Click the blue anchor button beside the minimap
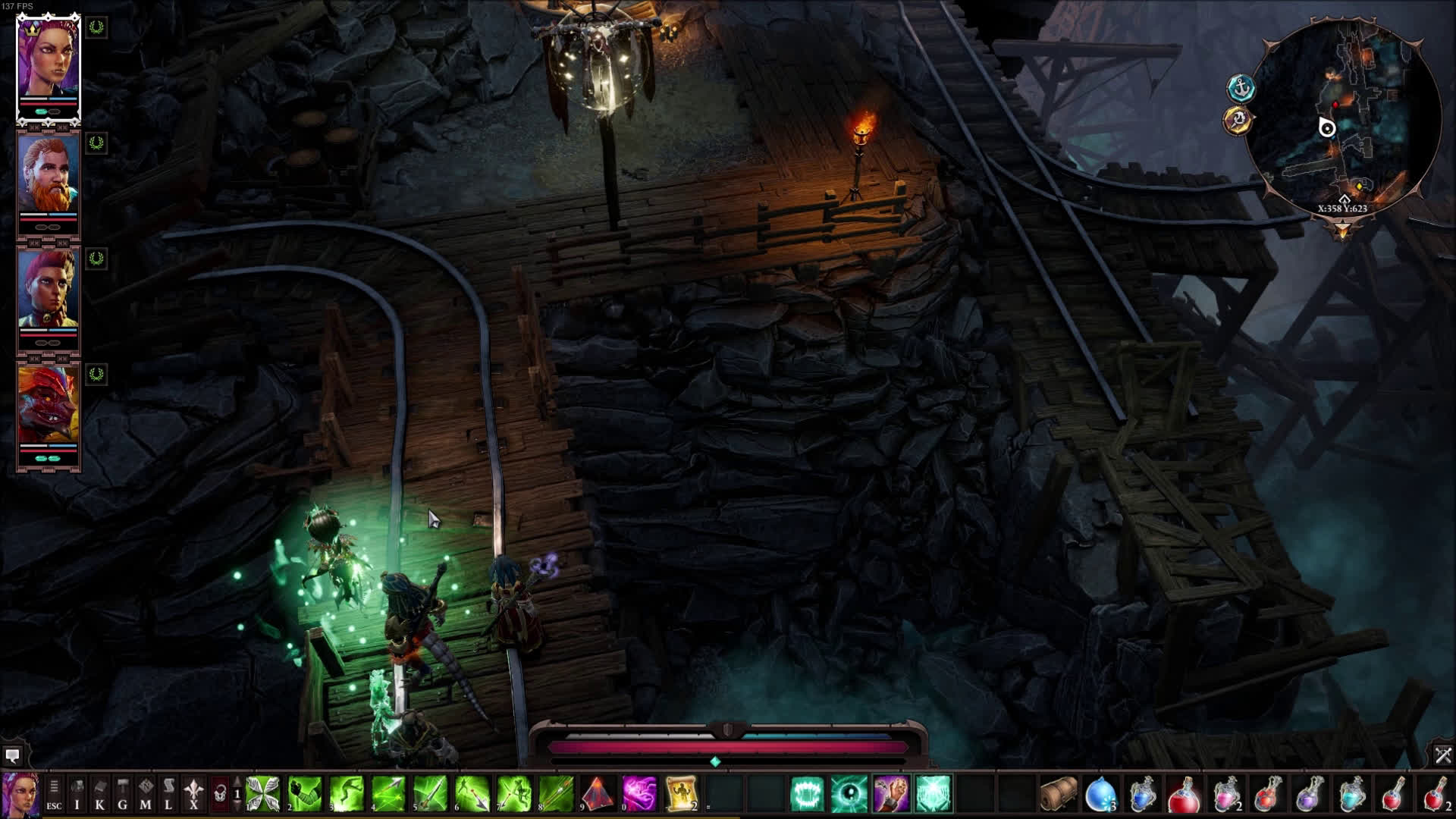 point(1241,89)
